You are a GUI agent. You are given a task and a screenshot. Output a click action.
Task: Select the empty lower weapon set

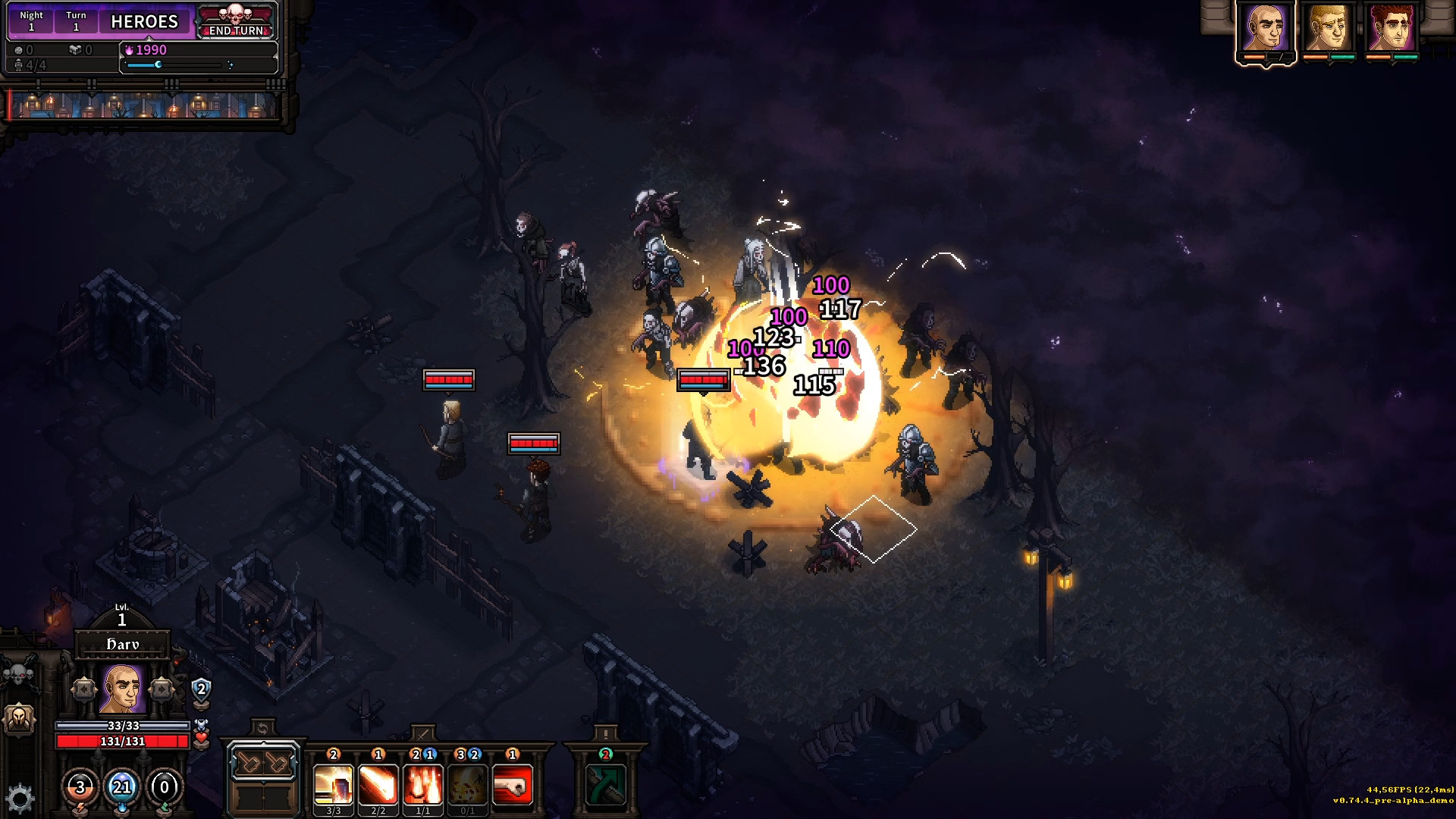click(x=263, y=798)
